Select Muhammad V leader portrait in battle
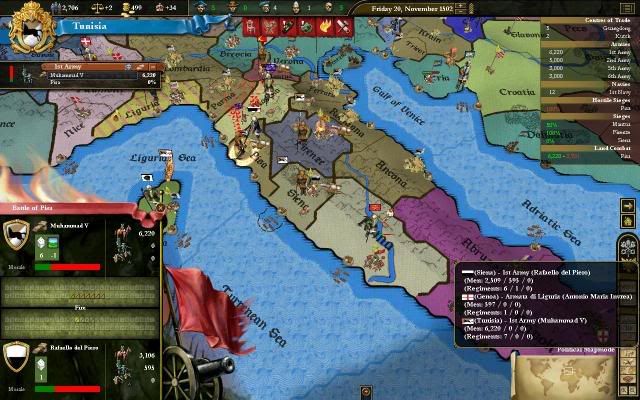 tap(17, 236)
